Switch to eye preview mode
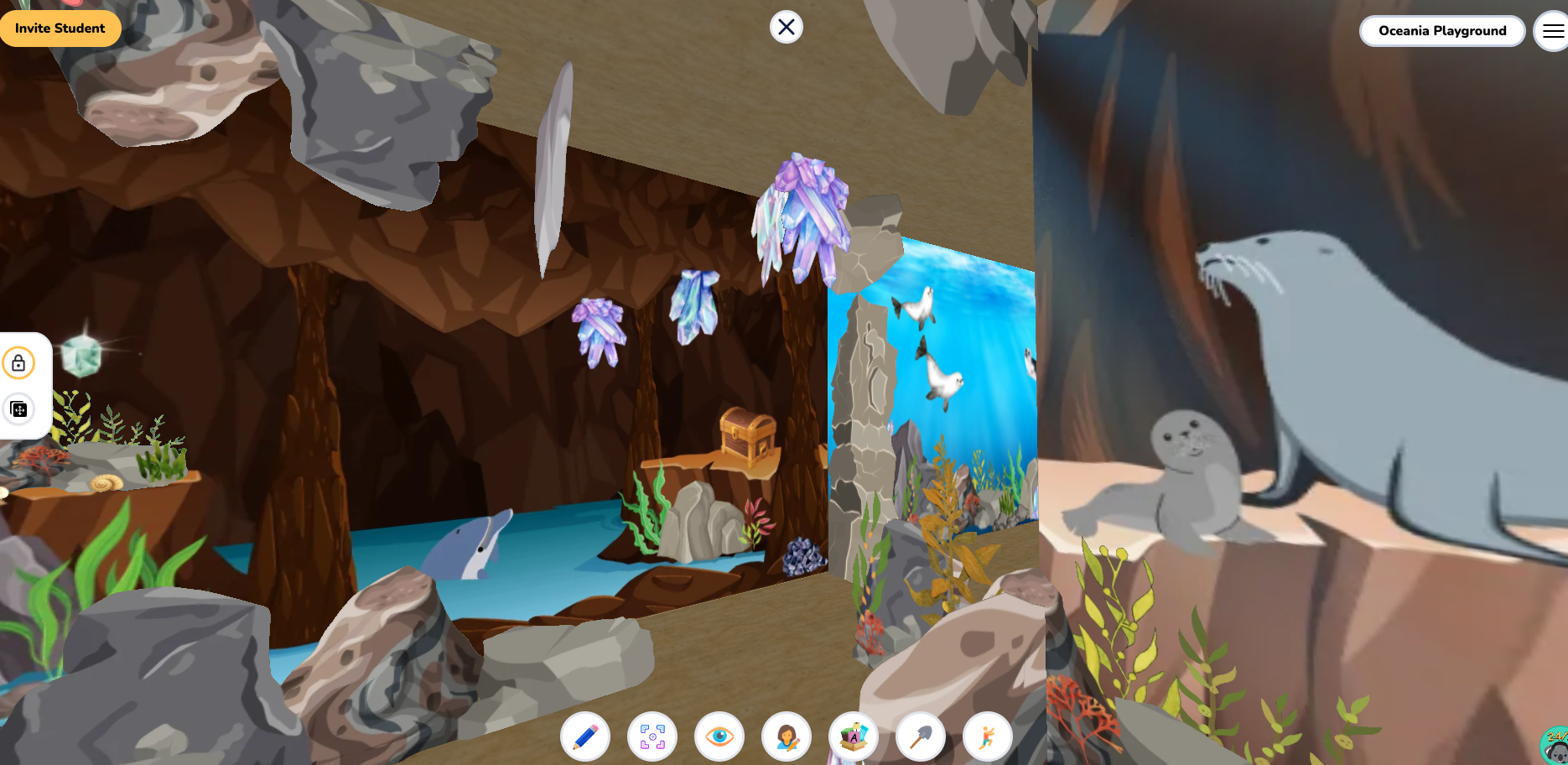 719,736
